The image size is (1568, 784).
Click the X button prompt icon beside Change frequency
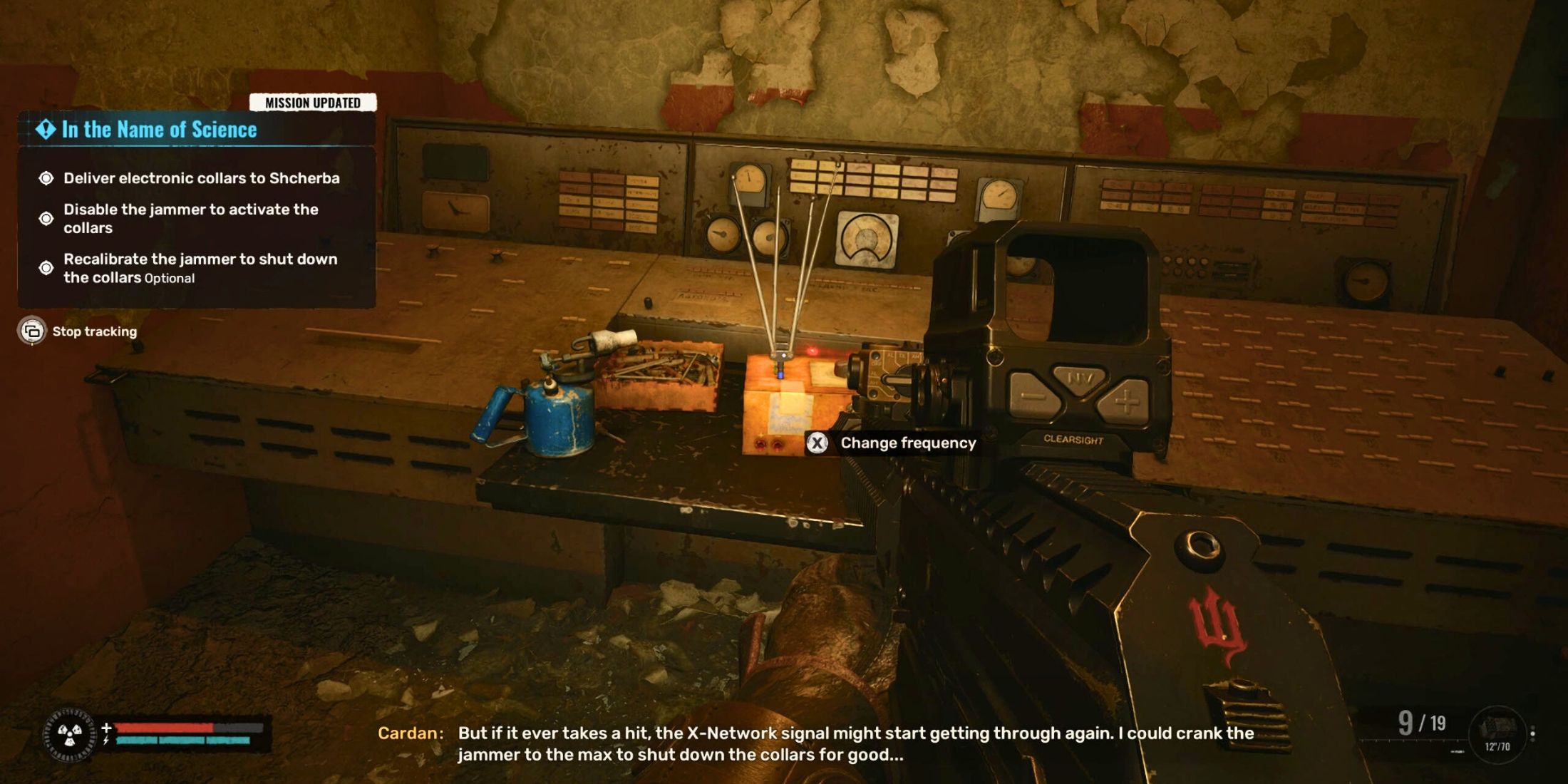pyautogui.click(x=818, y=443)
